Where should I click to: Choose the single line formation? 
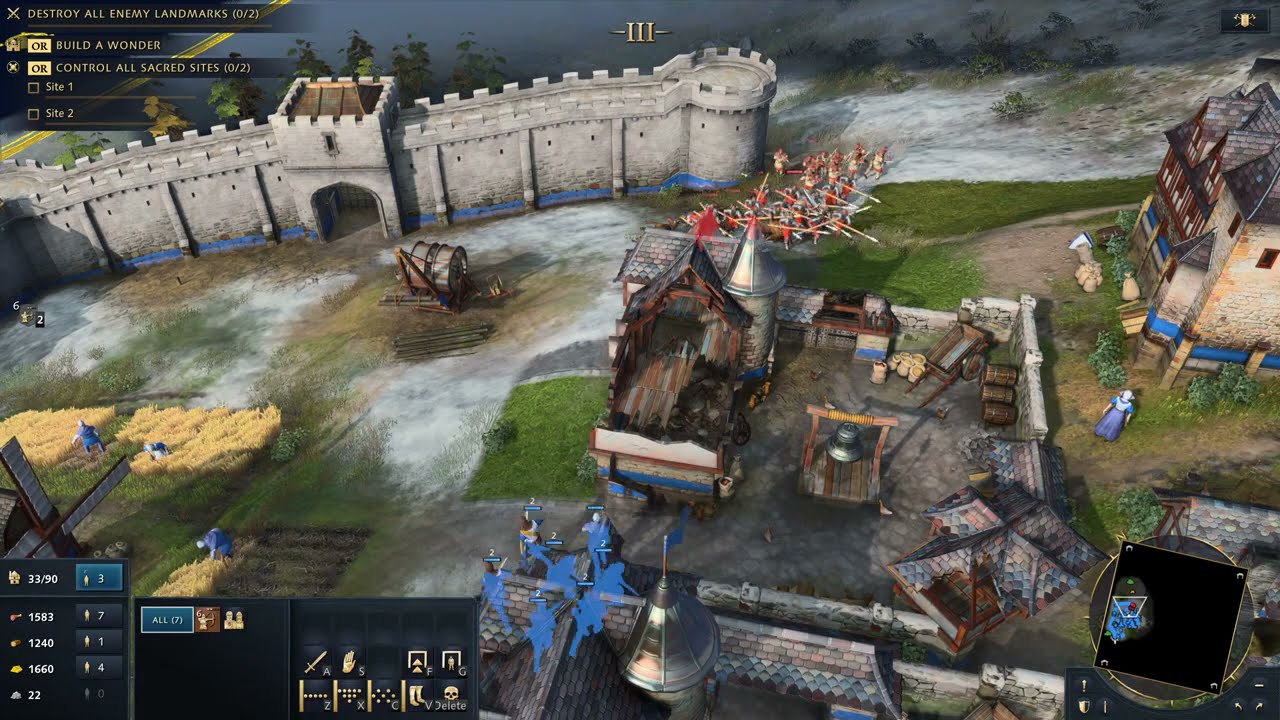pos(316,695)
